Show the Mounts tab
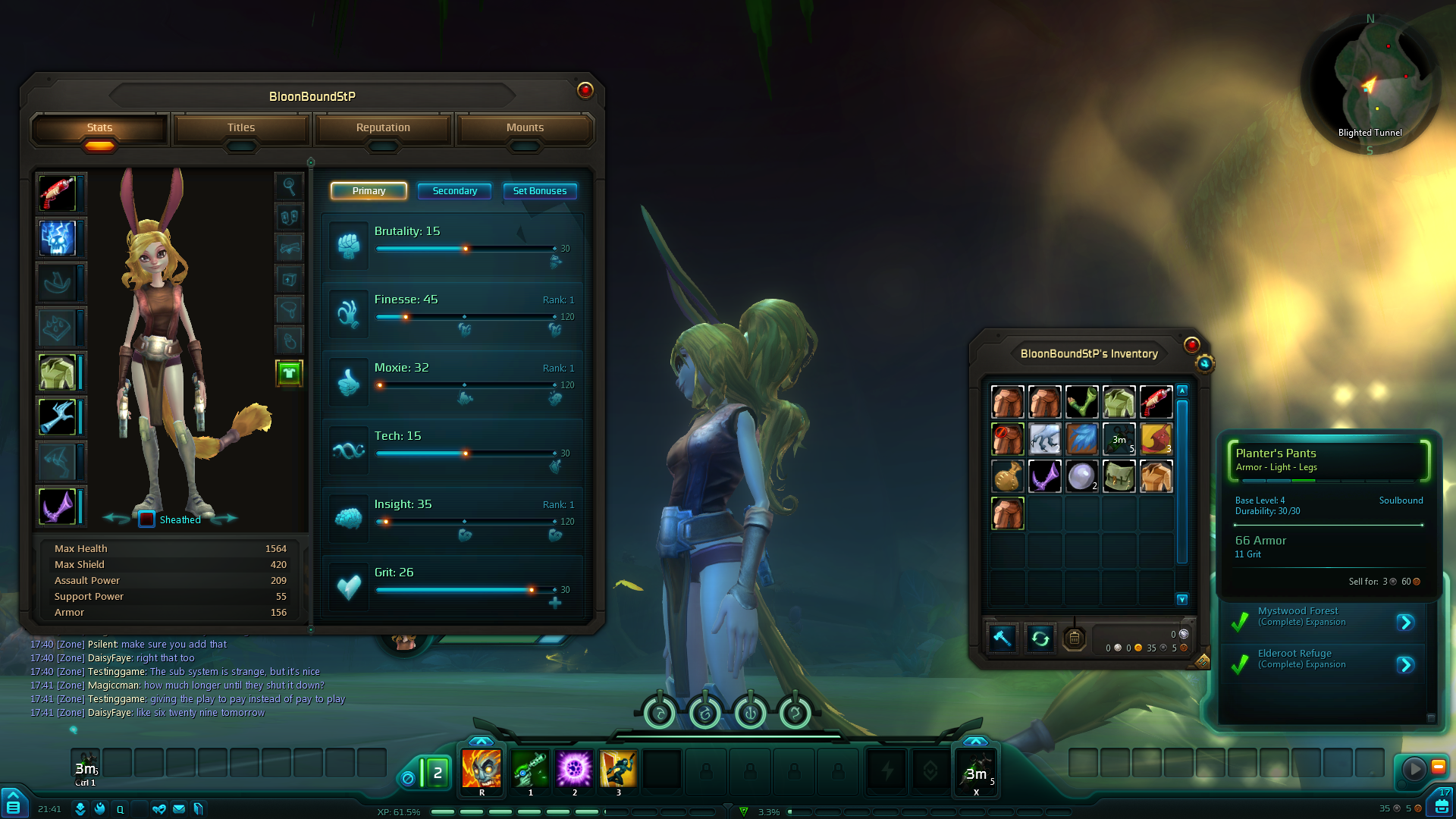The height and width of the screenshot is (819, 1456). 525,127
